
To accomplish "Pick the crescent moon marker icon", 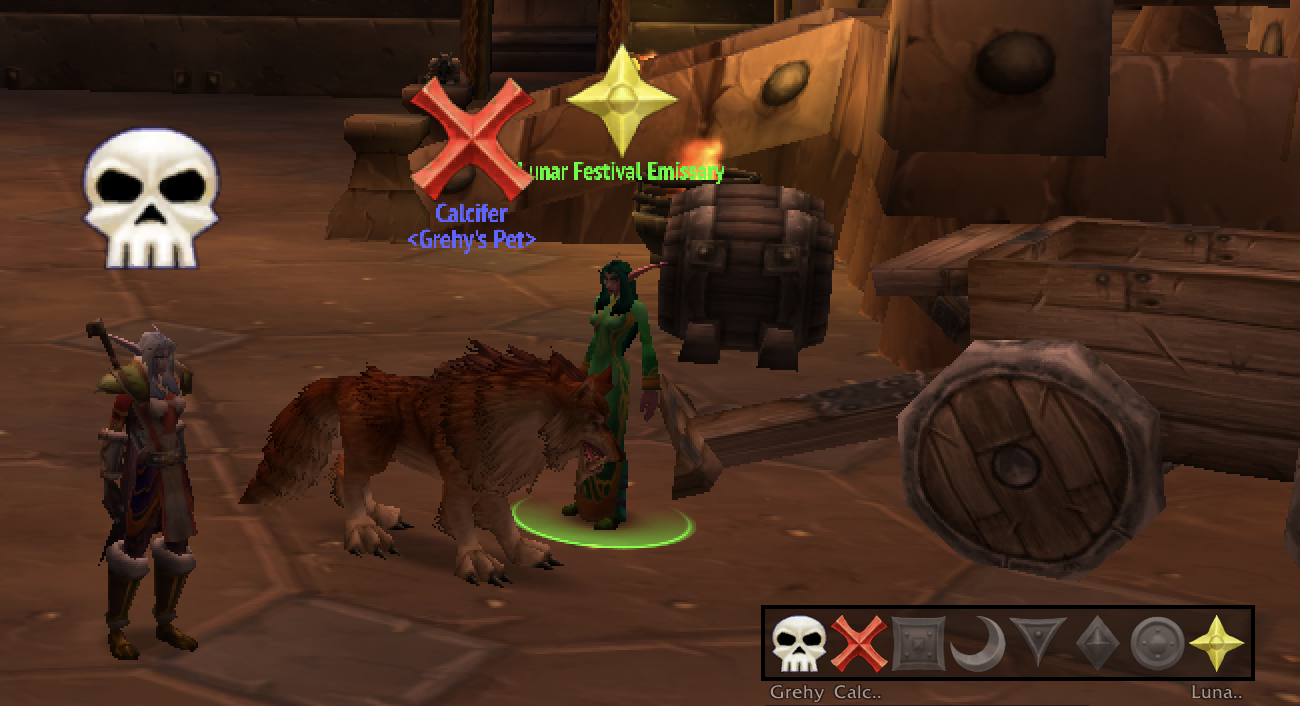I will (x=977, y=644).
